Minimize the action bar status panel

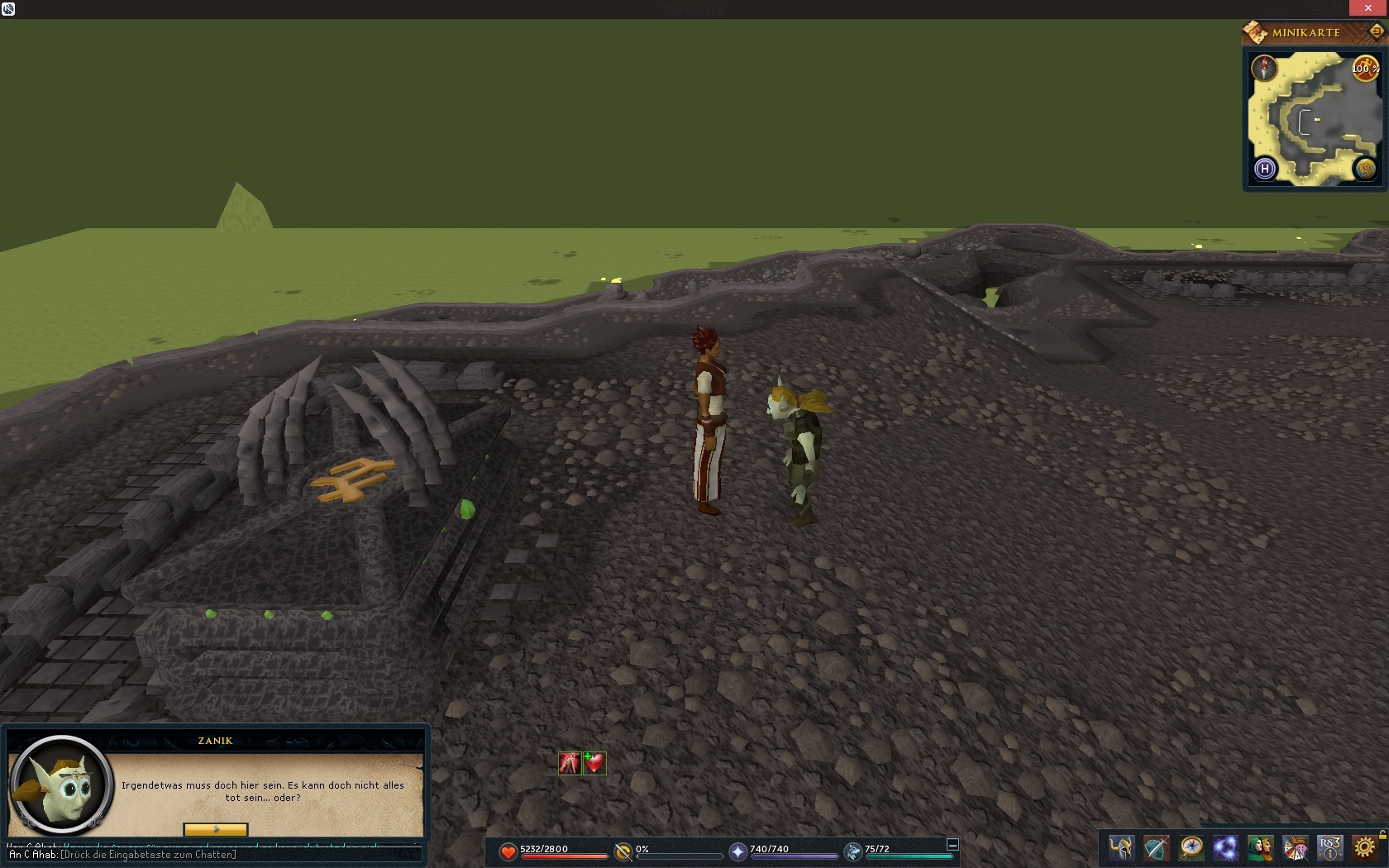point(952,844)
